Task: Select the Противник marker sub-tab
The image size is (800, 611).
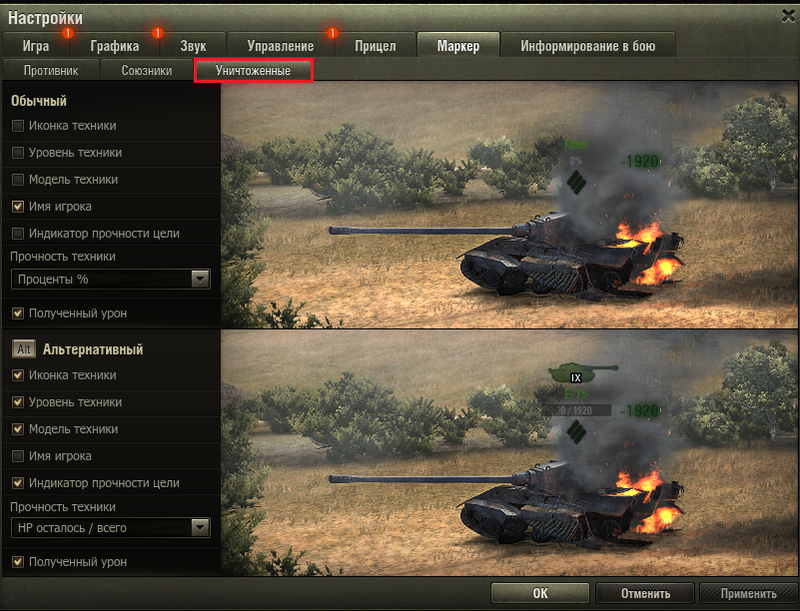Action: pos(50,71)
